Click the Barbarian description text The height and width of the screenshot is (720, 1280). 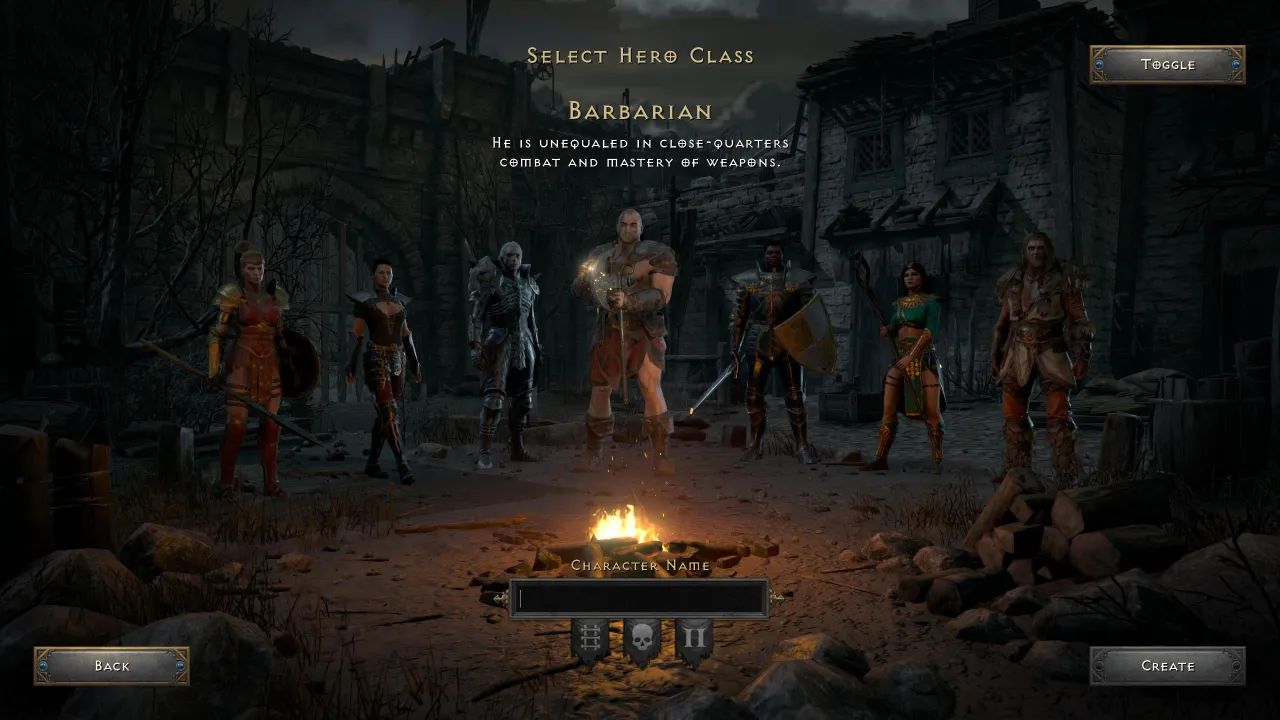pos(640,152)
